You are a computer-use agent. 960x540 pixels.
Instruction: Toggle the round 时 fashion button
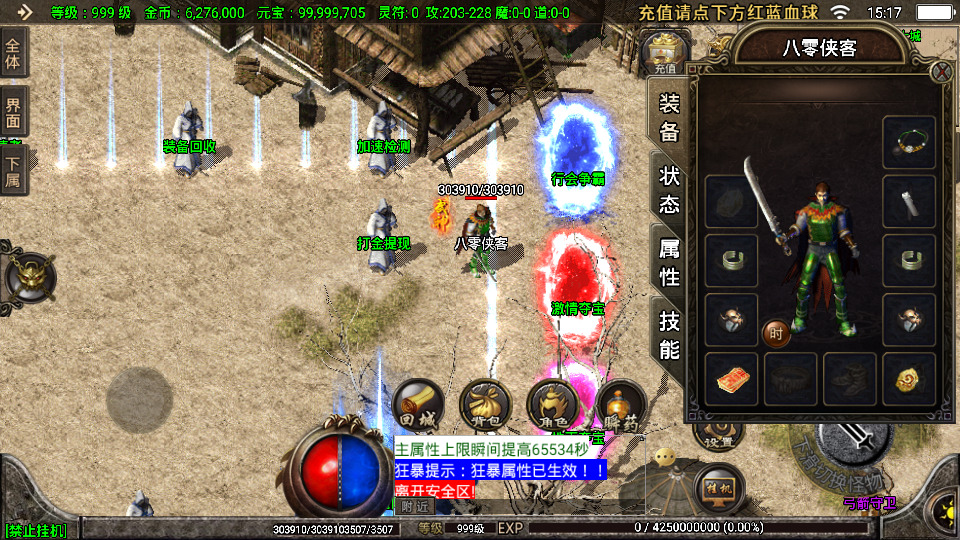pos(776,333)
